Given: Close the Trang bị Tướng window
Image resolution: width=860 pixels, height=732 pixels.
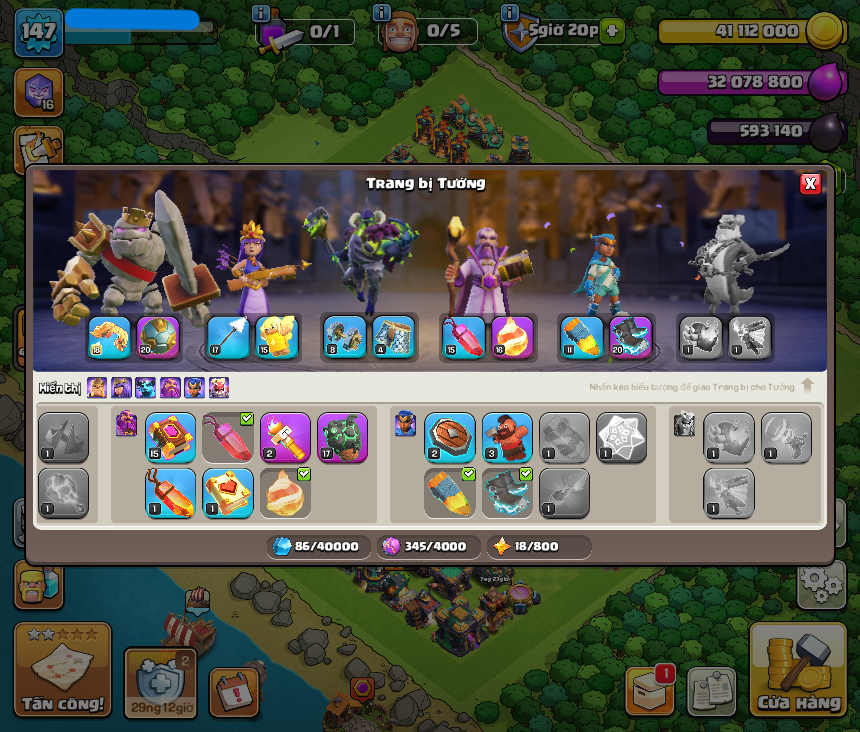Looking at the screenshot, I should point(810,183).
